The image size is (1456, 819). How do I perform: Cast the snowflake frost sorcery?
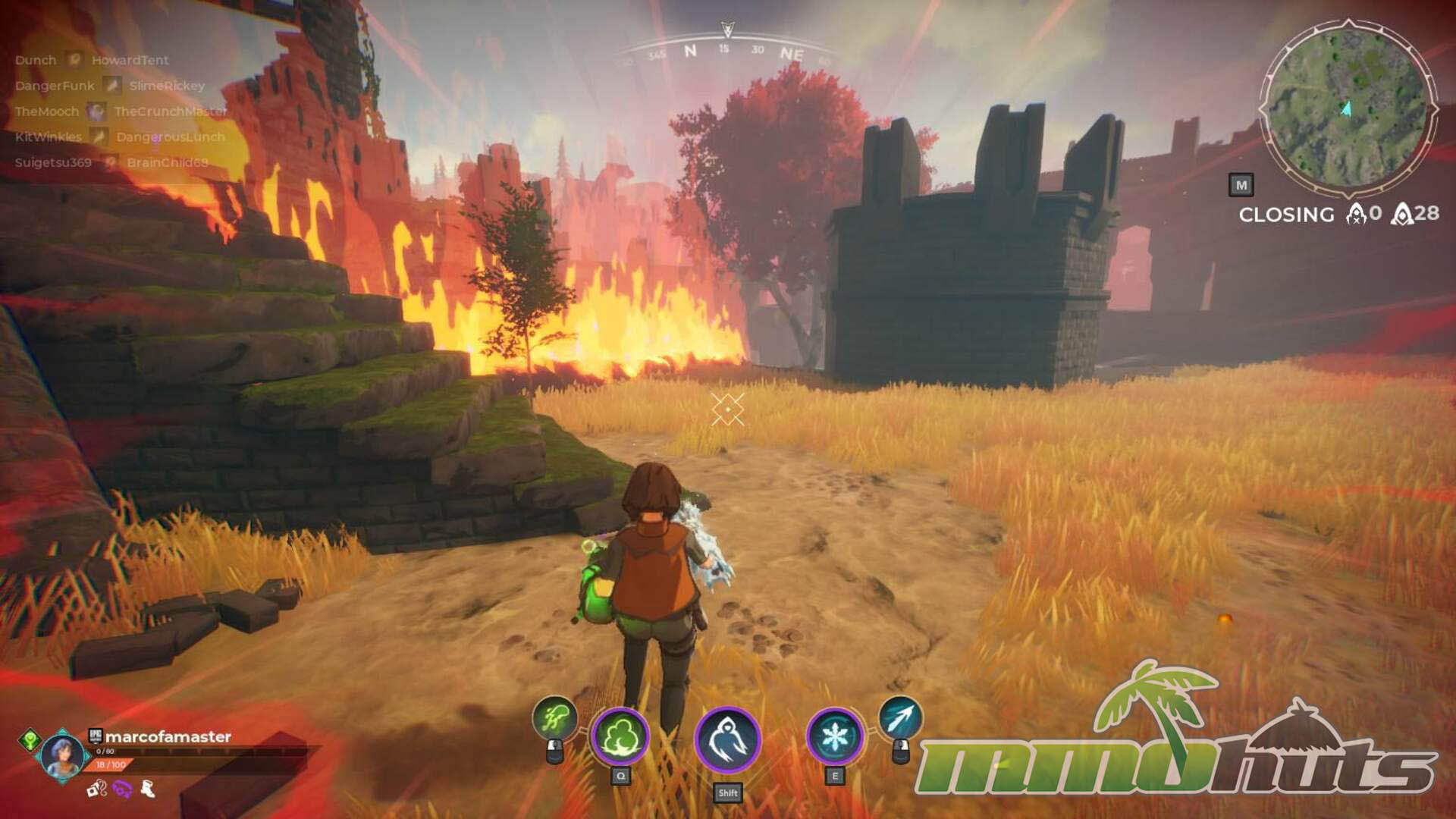pyautogui.click(x=834, y=736)
